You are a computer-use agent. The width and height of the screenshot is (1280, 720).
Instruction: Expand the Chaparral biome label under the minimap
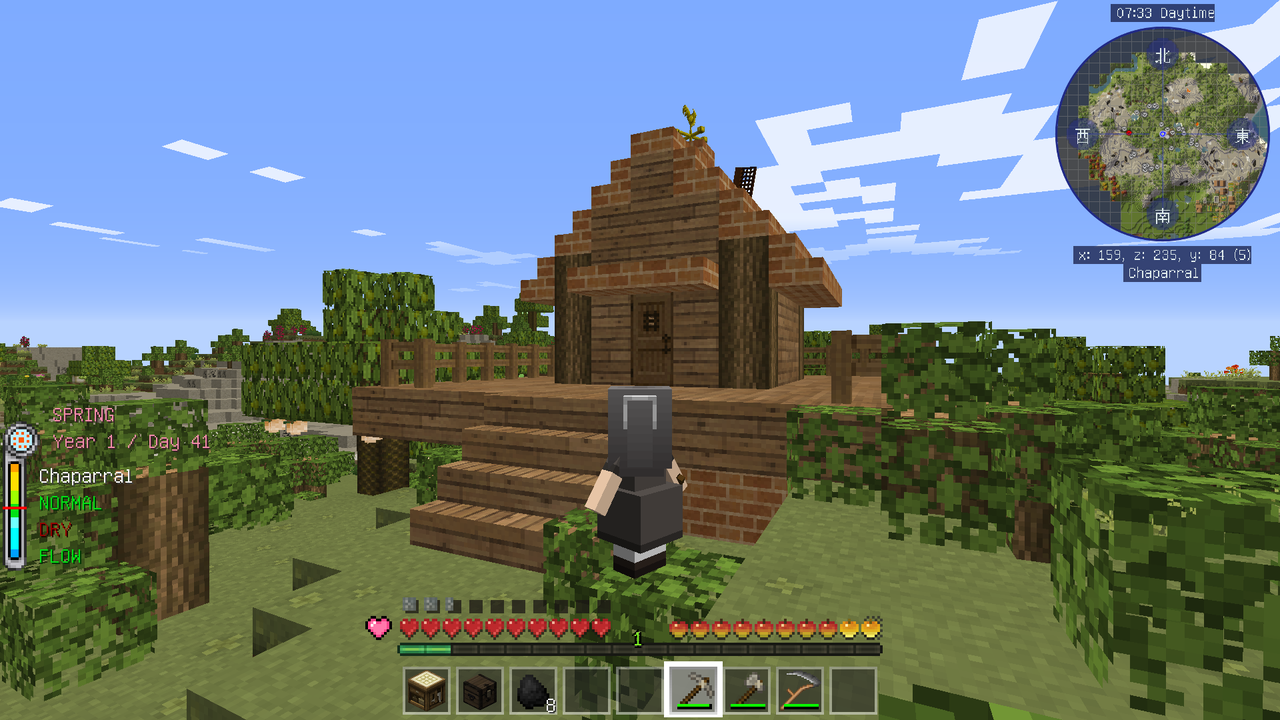coord(1162,273)
